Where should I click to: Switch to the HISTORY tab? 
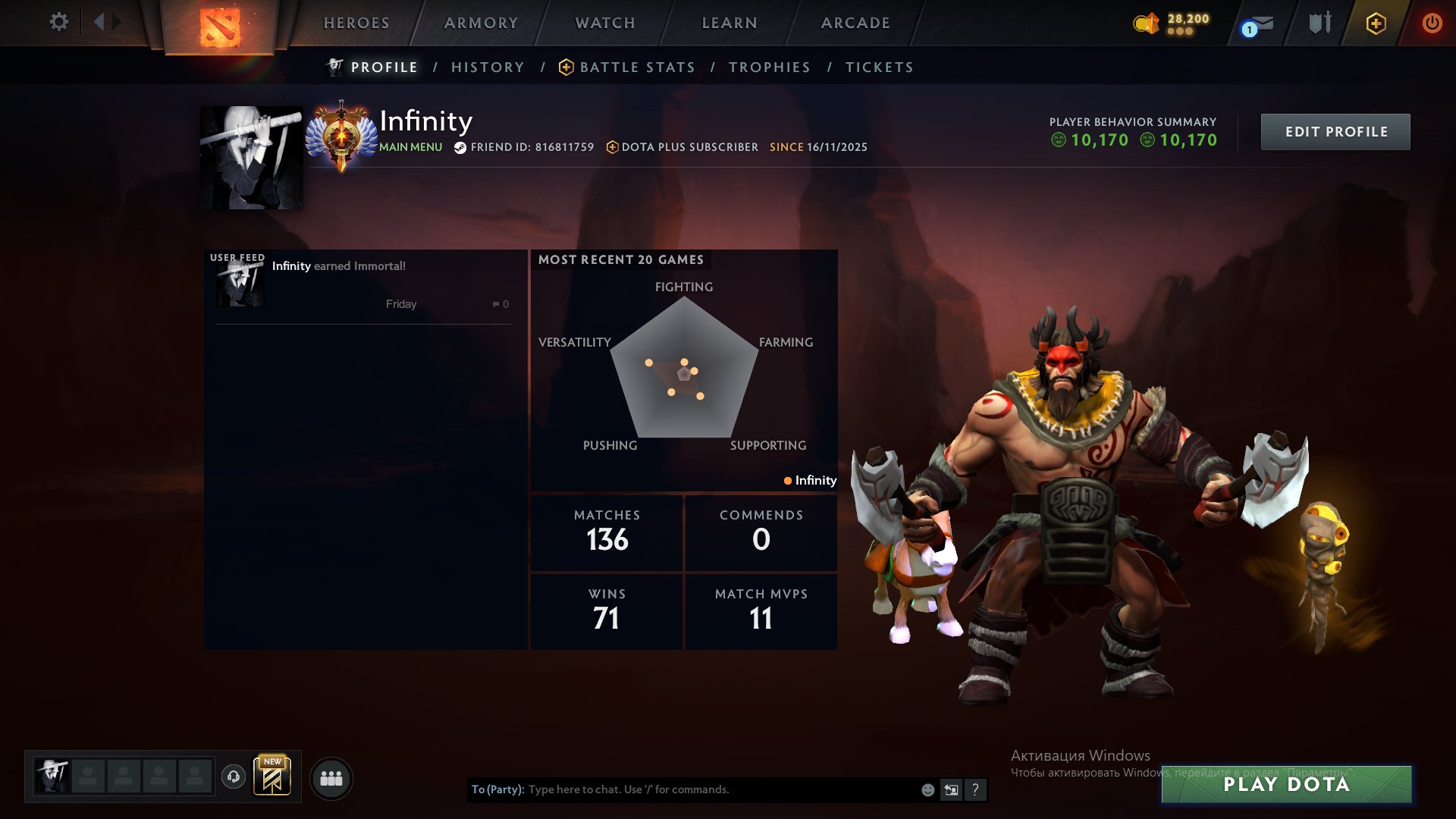(488, 67)
